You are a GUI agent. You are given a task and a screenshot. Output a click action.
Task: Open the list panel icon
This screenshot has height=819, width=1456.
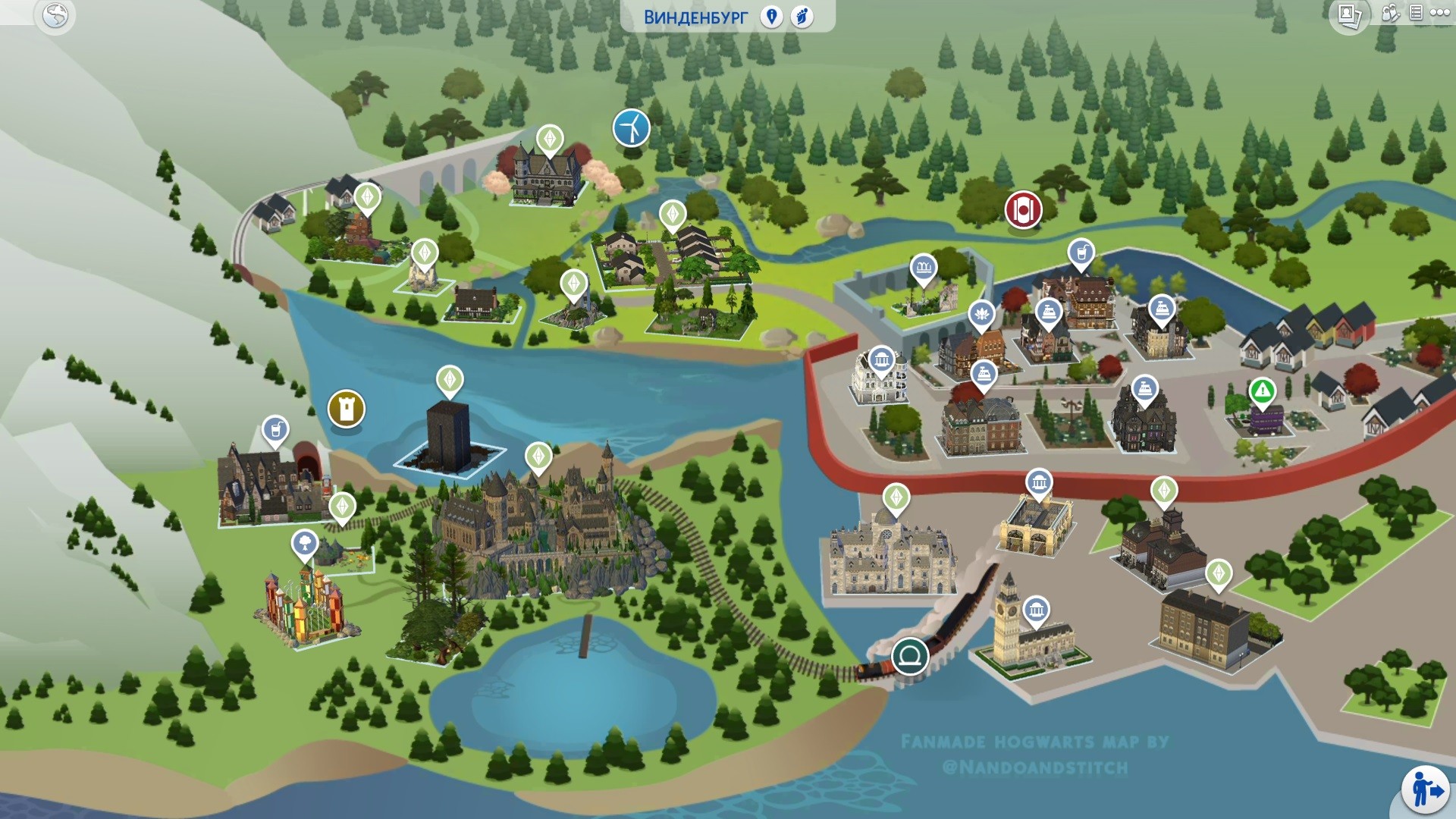[x=1416, y=13]
